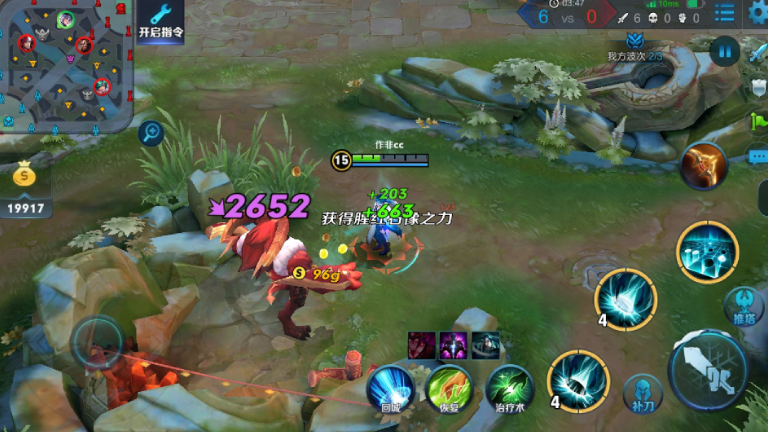Click the magnifier button beside the minimap
Screen dimensions: 768x432
151,131
